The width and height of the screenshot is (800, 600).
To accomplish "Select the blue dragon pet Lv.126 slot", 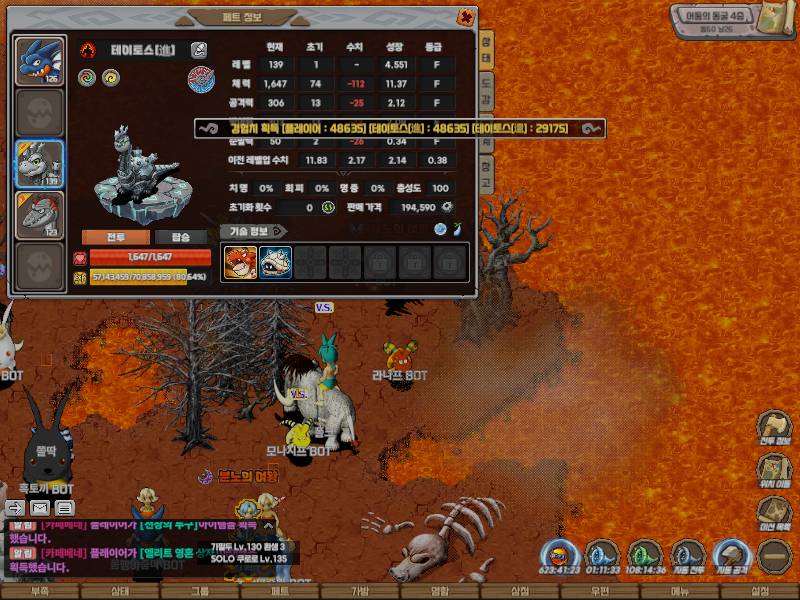I will pyautogui.click(x=40, y=61).
